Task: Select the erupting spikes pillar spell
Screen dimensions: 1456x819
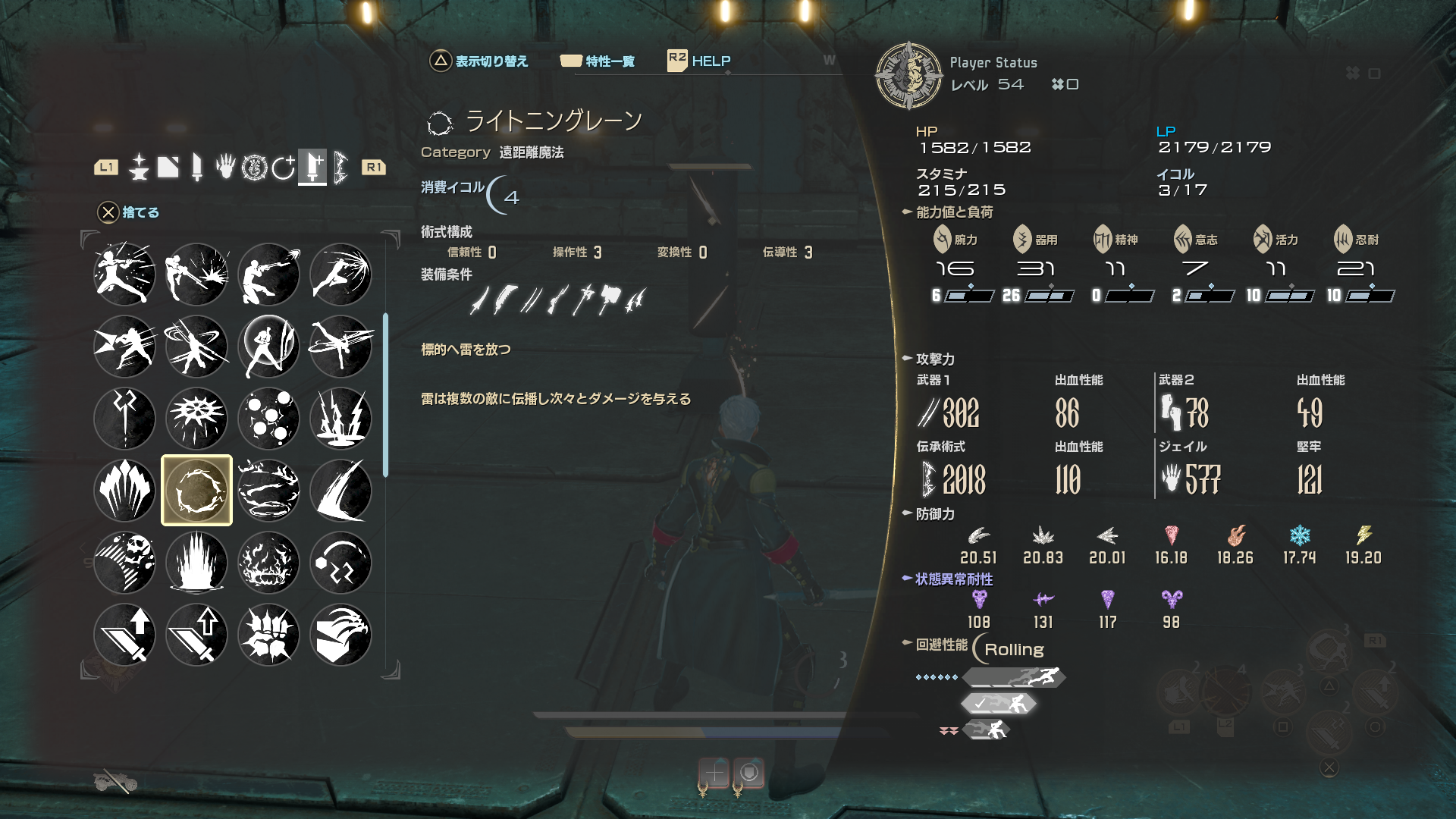Action: pos(196,563)
